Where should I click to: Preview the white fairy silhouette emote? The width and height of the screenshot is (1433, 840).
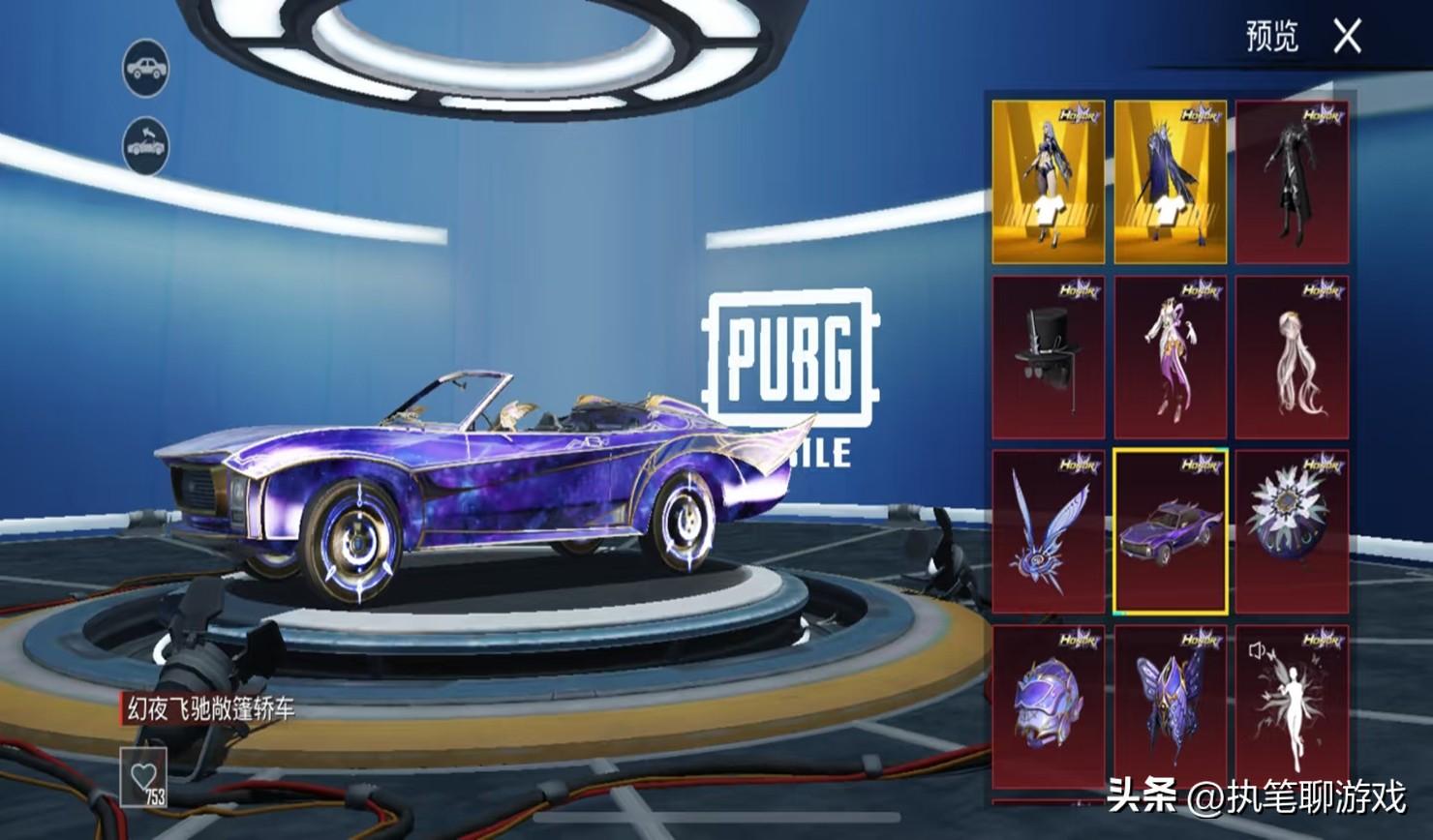[1292, 705]
